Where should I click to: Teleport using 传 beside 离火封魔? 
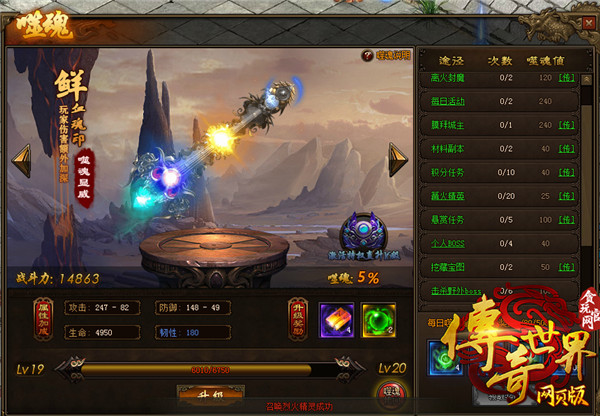(x=565, y=76)
